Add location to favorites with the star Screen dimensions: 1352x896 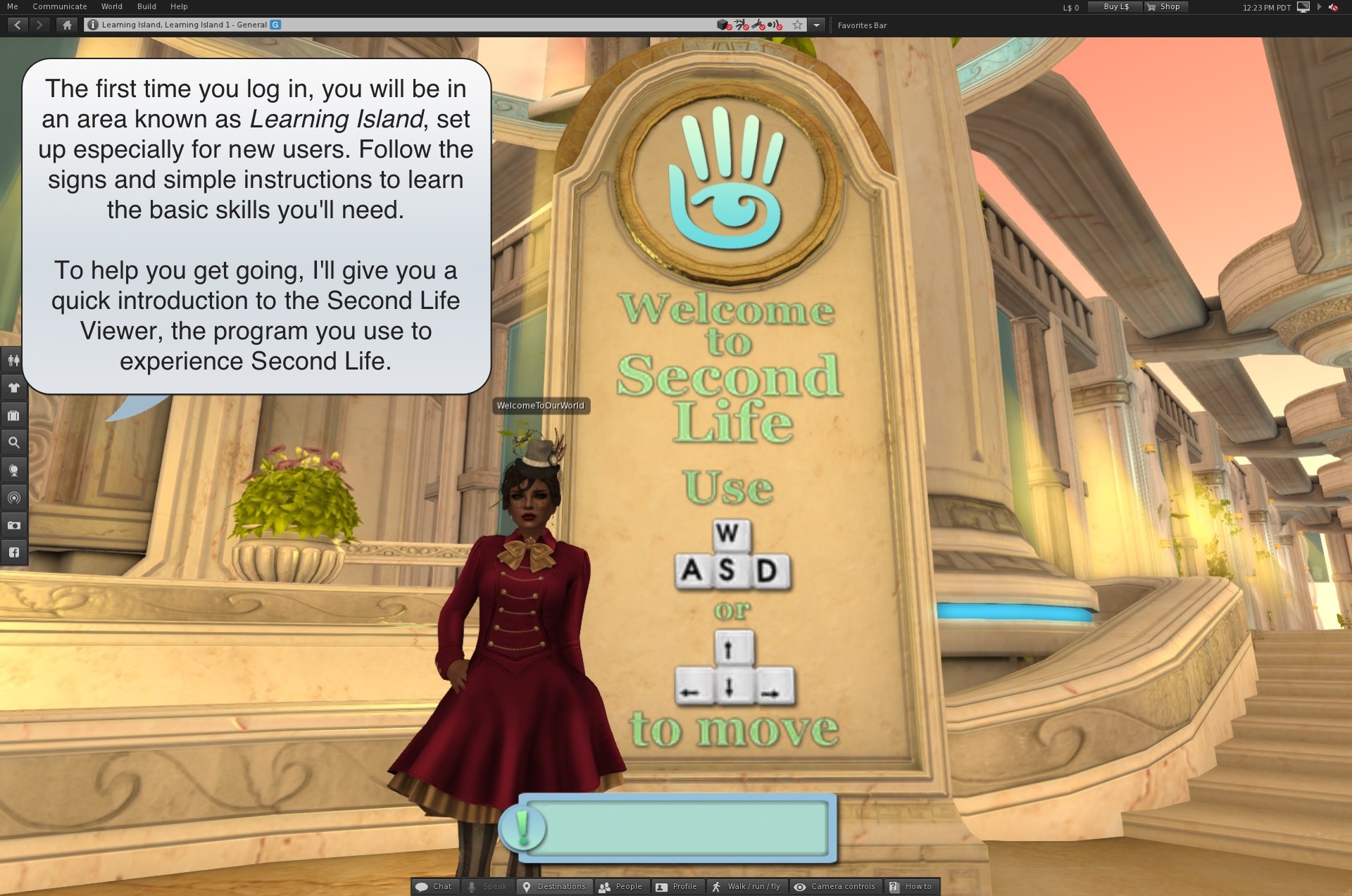click(797, 25)
